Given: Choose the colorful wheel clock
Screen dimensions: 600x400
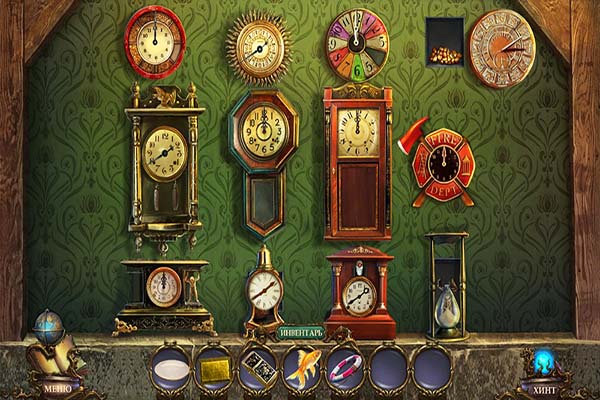Looking at the screenshot, I should (357, 45).
